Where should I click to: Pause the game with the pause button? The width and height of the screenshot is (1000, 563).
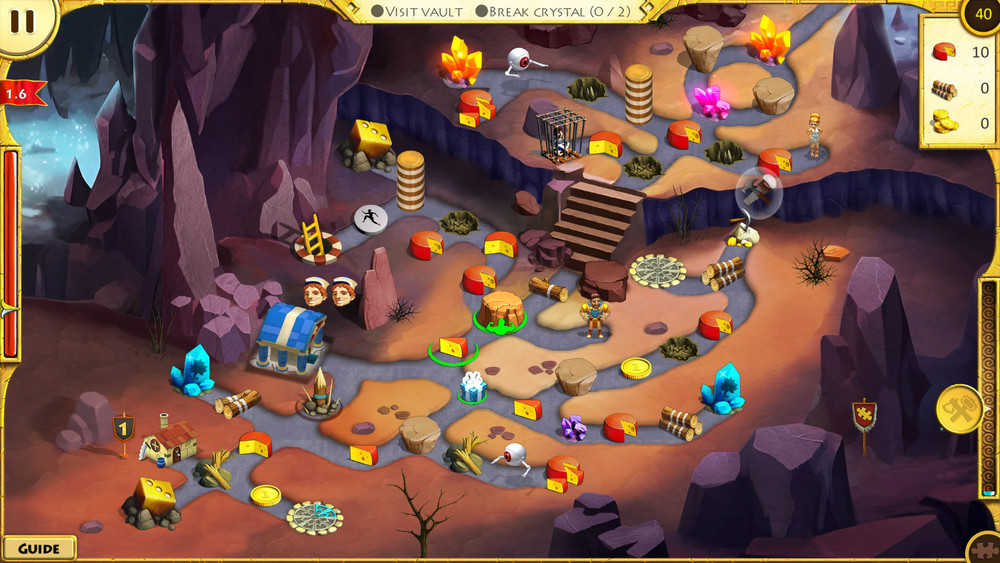click(x=24, y=22)
